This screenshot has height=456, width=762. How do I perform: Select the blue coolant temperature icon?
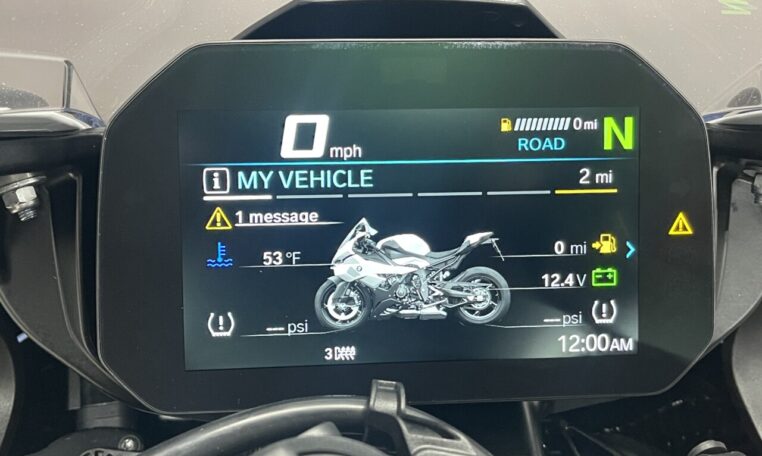(218, 257)
